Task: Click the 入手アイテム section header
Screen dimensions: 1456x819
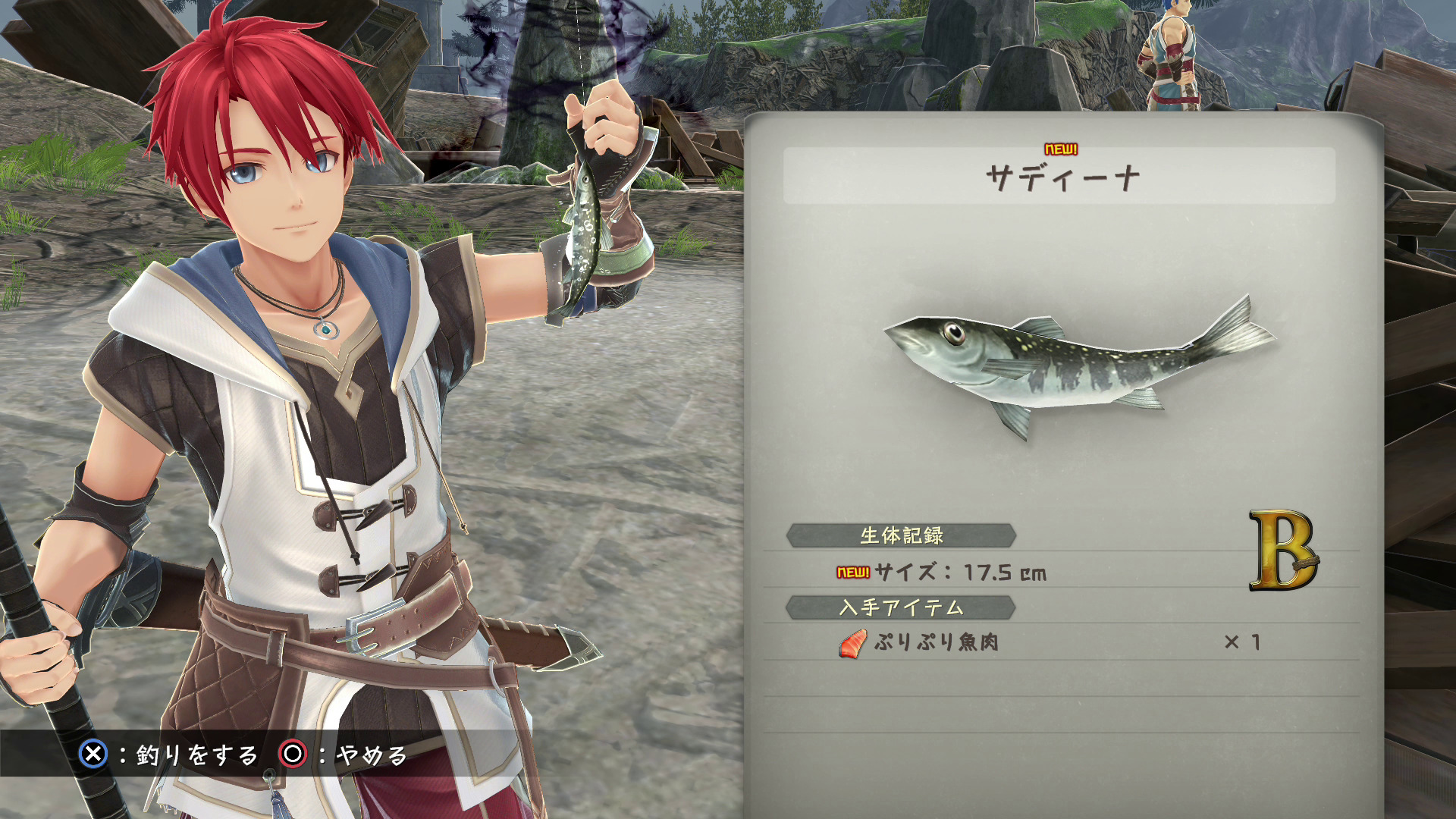Action: [901, 607]
